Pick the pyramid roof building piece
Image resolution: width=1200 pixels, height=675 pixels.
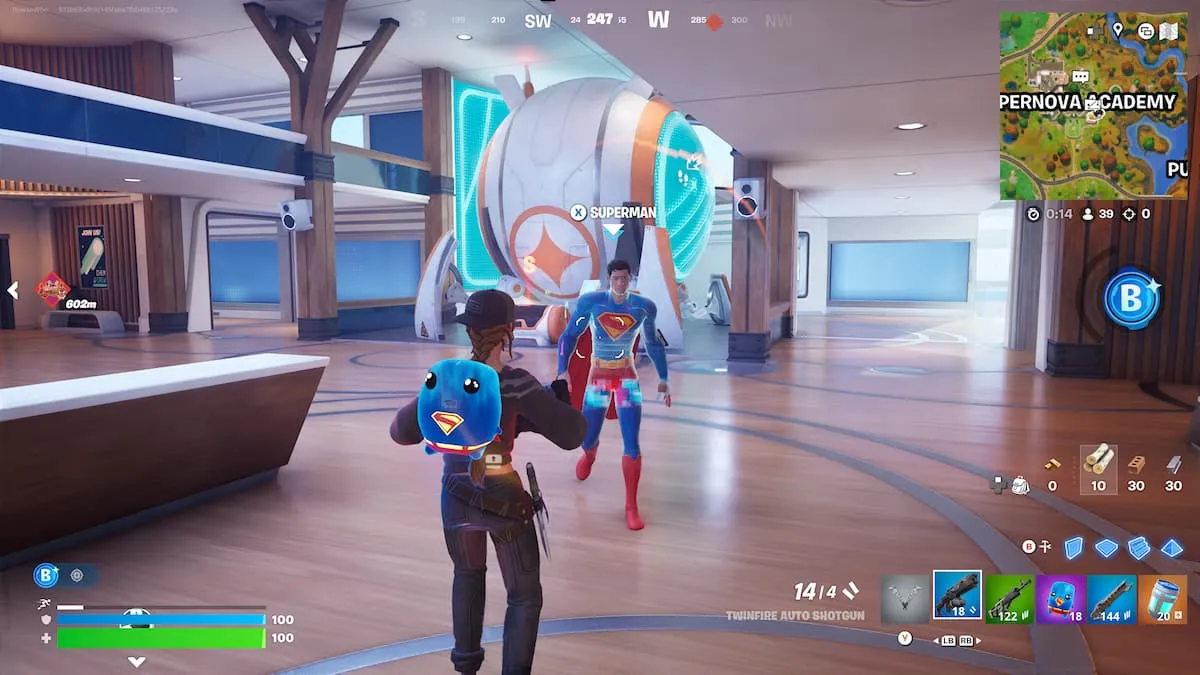(1172, 548)
